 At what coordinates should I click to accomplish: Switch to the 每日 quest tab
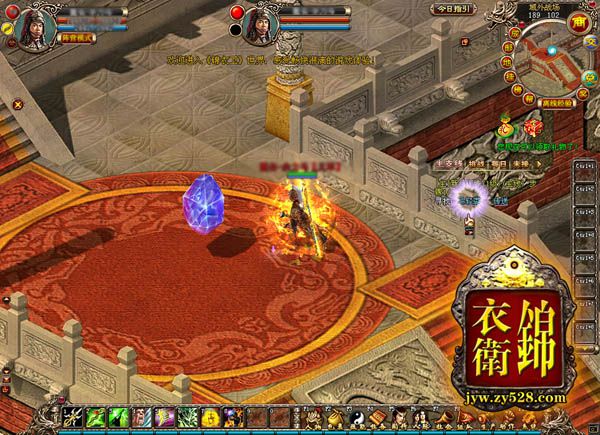pyautogui.click(x=494, y=162)
